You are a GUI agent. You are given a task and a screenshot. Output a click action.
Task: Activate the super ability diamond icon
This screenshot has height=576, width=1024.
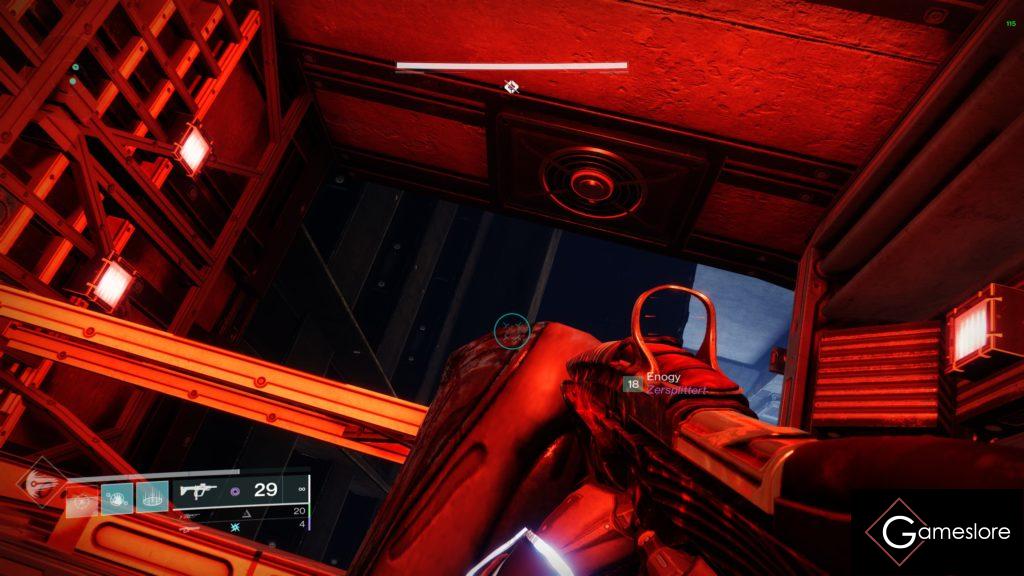pyautogui.click(x=43, y=483)
